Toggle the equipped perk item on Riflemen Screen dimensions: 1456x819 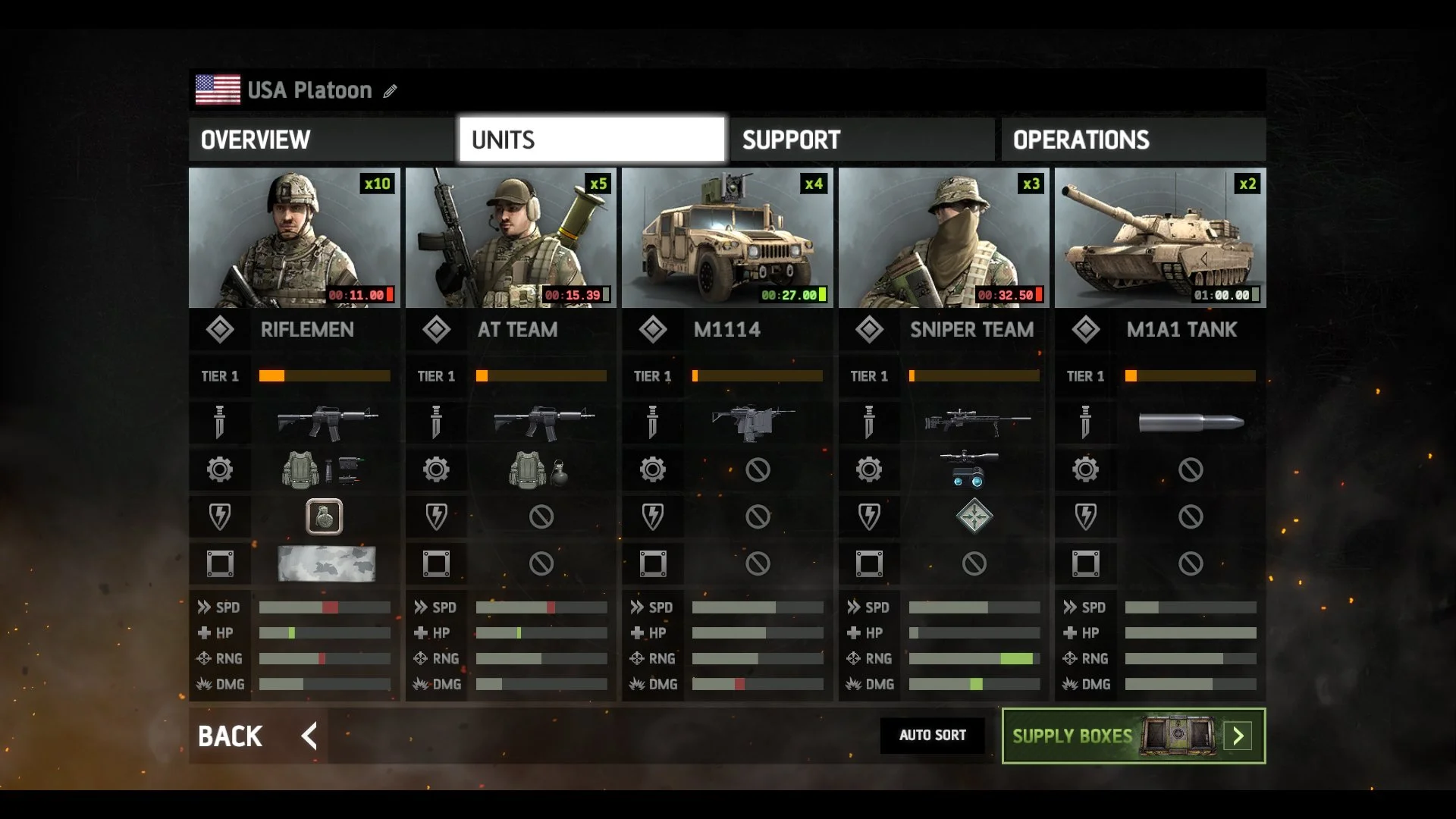click(x=325, y=516)
